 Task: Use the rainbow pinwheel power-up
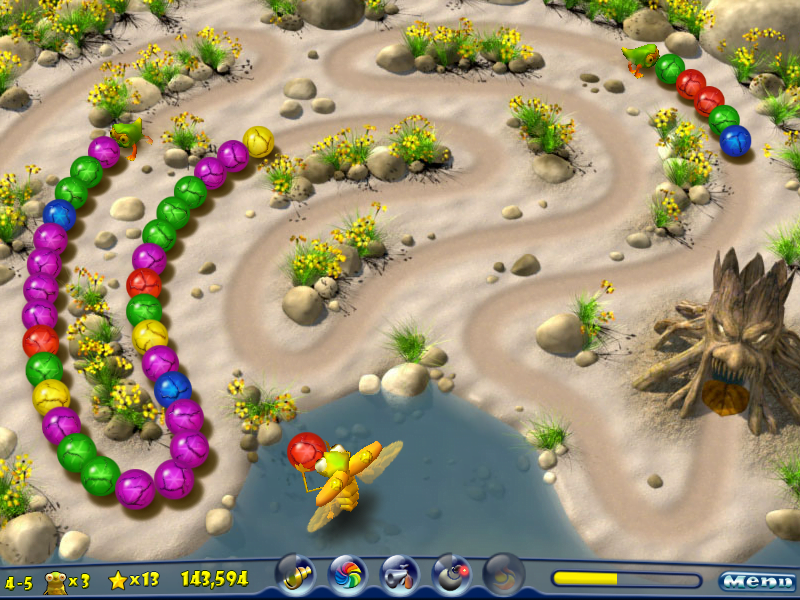tap(347, 575)
